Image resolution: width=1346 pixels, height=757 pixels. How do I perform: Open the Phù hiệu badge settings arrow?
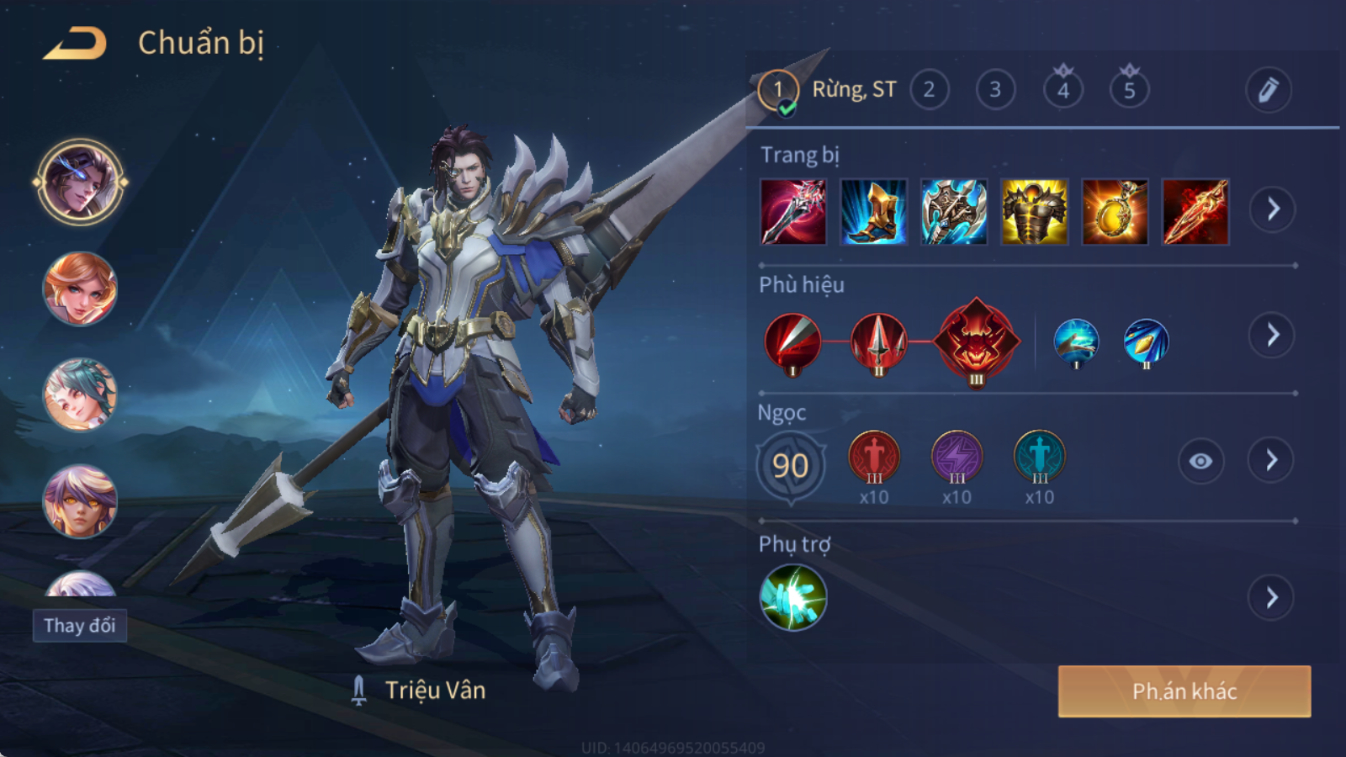point(1272,335)
